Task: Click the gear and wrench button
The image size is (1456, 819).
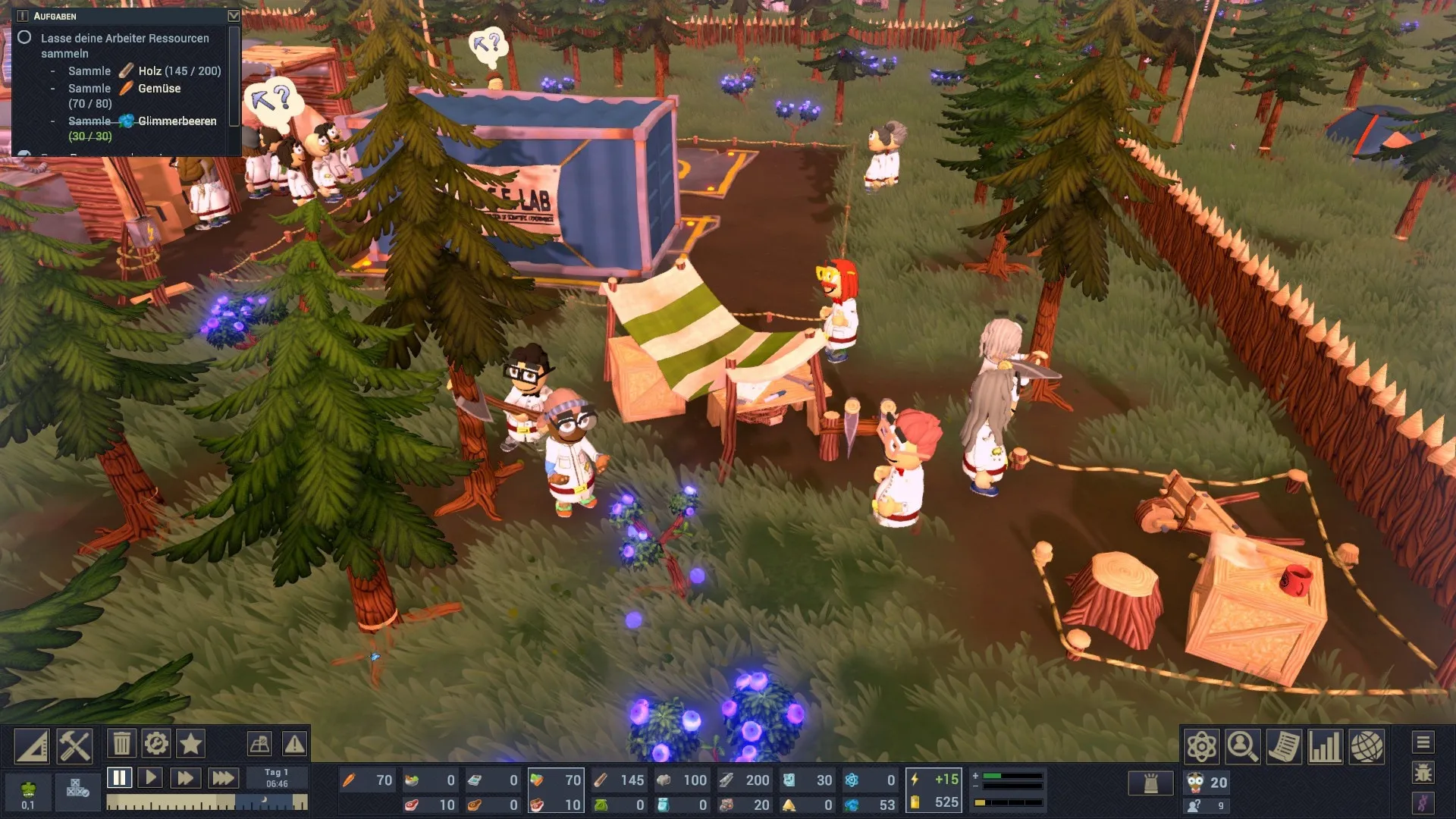Action: click(x=156, y=744)
